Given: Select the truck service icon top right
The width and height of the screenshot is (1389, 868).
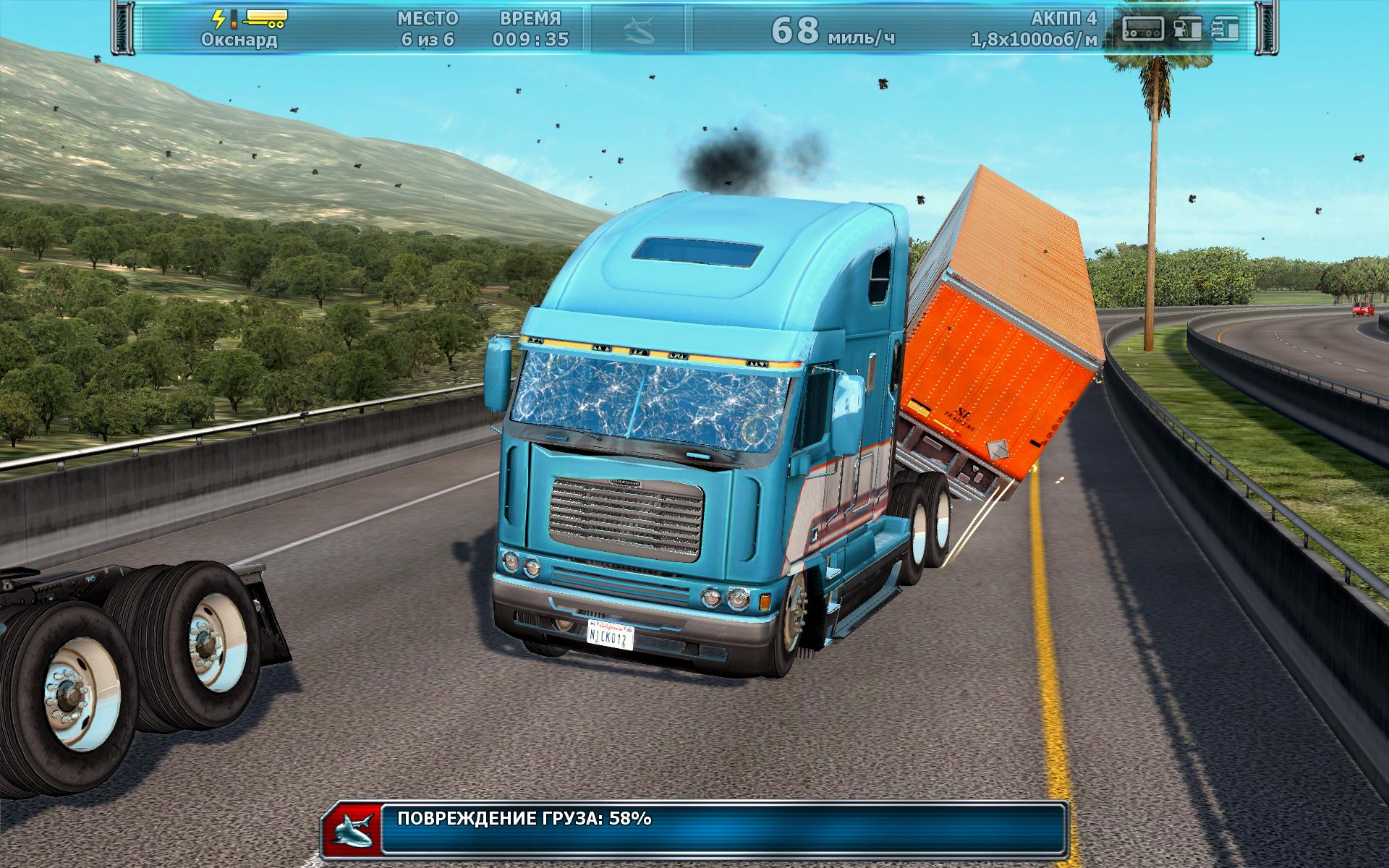Looking at the screenshot, I should tap(1226, 29).
